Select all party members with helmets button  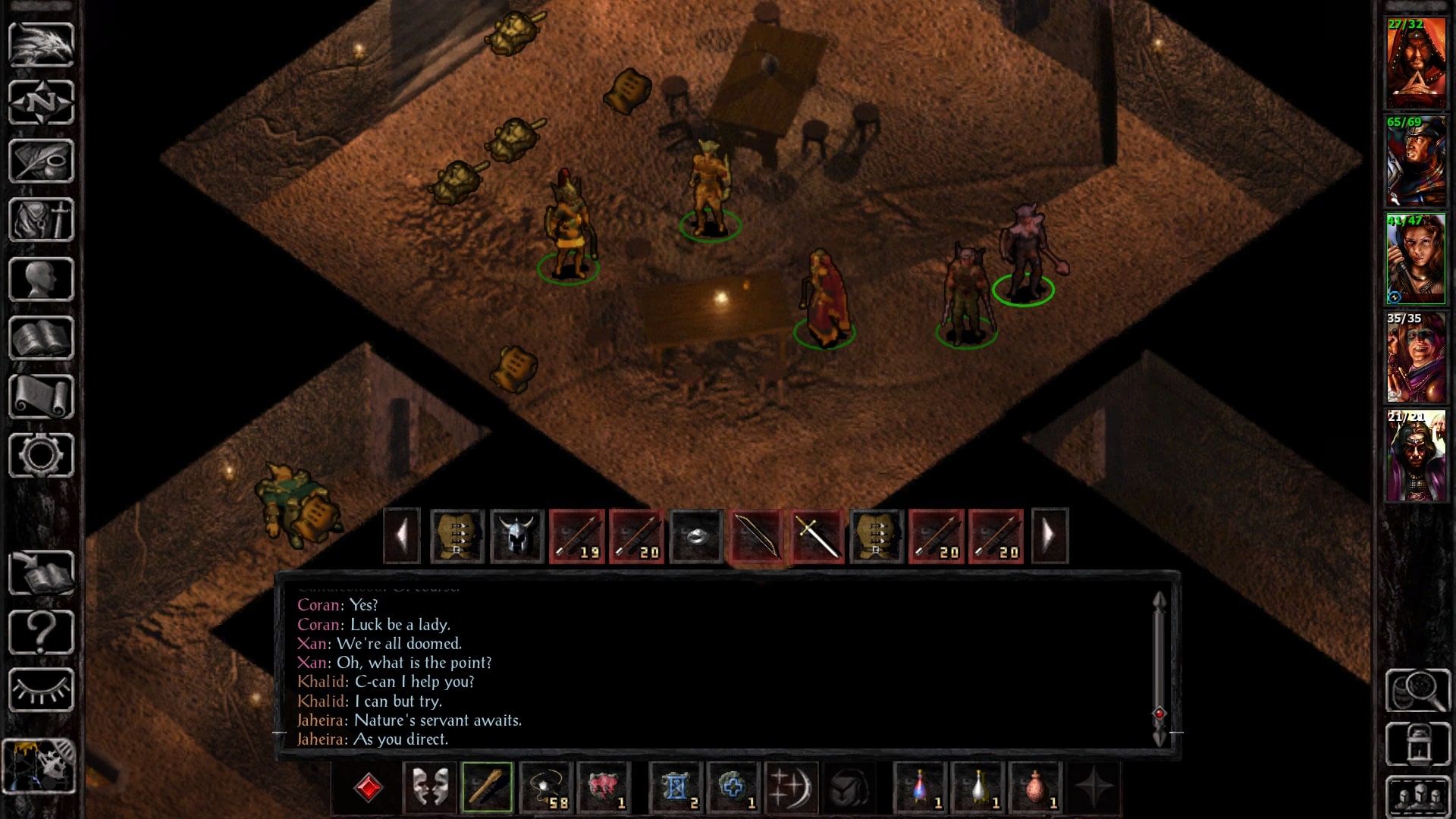tap(1417, 796)
